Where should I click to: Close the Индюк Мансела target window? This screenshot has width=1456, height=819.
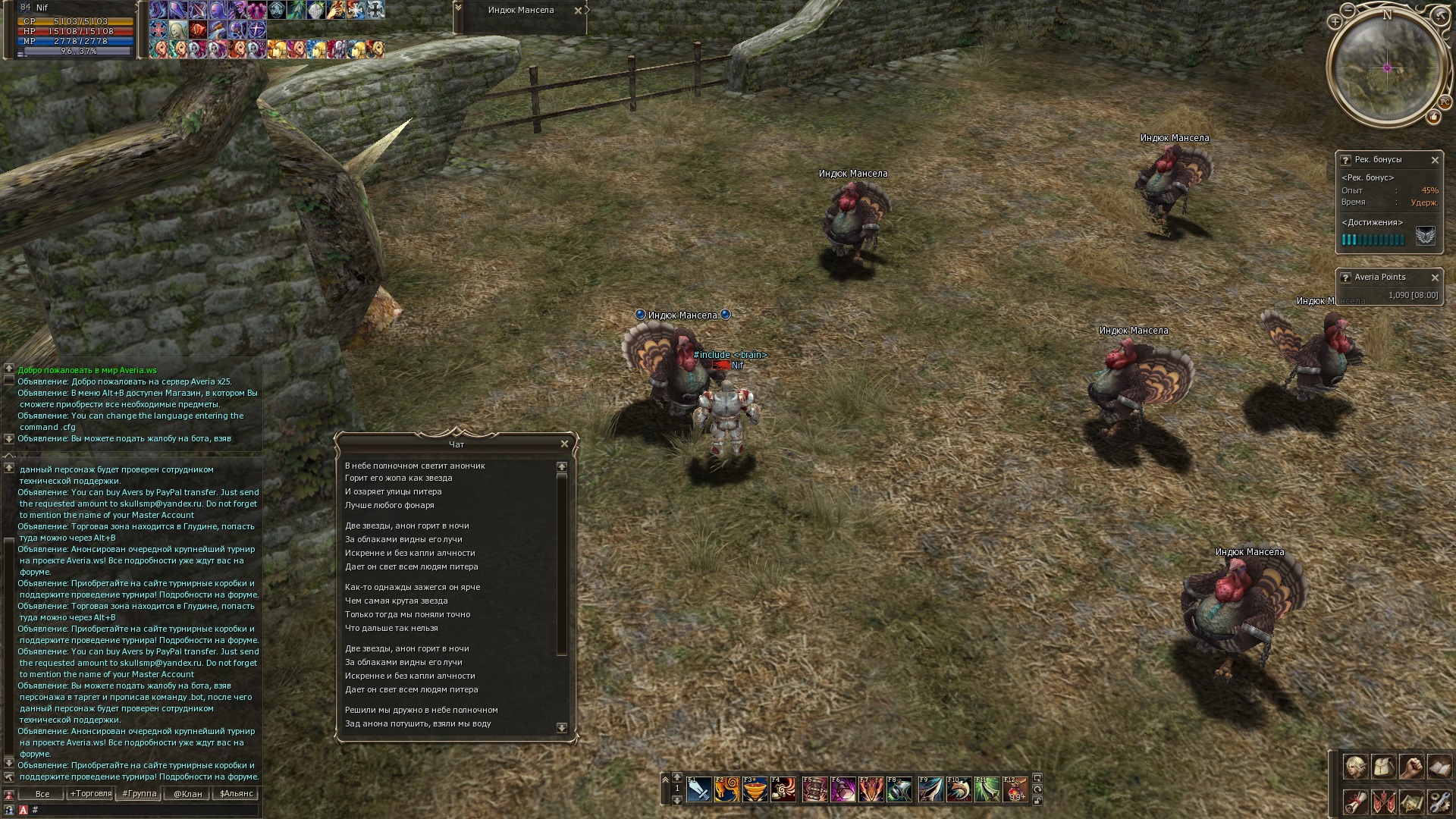coord(578,11)
